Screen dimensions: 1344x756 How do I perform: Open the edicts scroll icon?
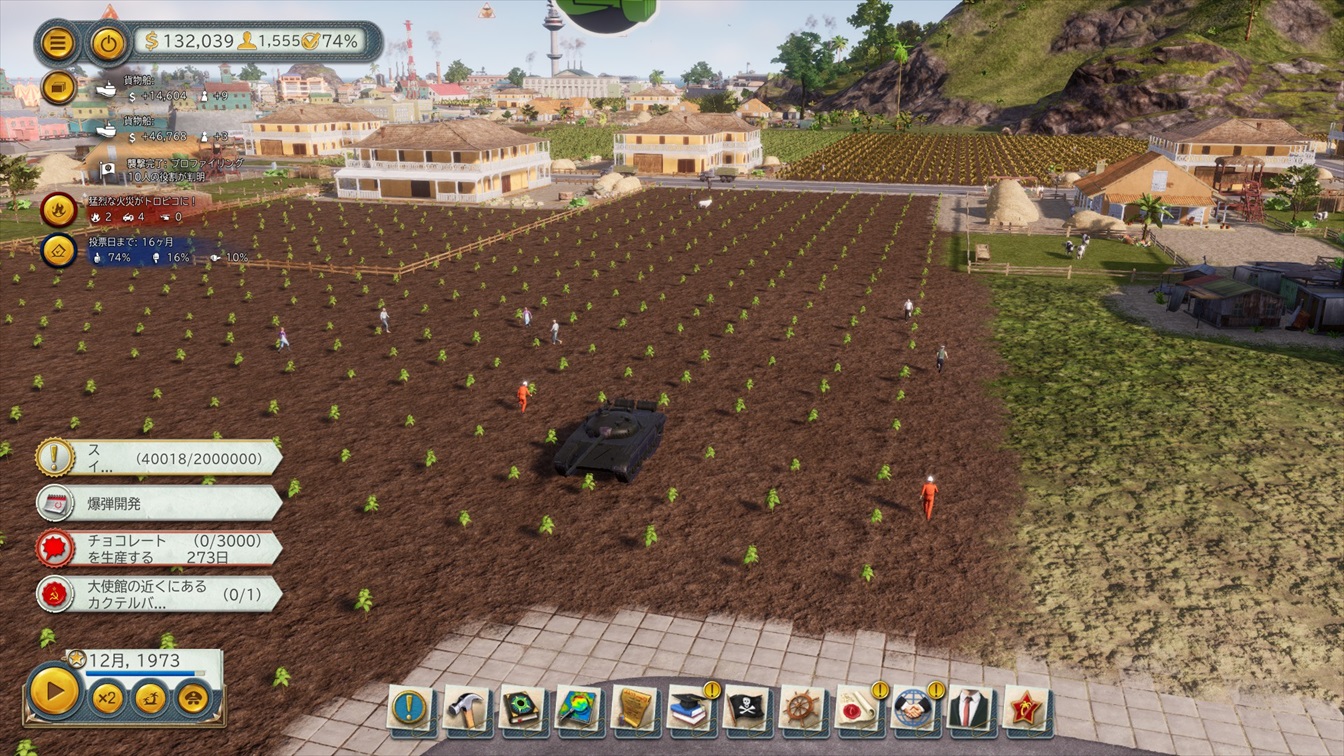coord(633,708)
